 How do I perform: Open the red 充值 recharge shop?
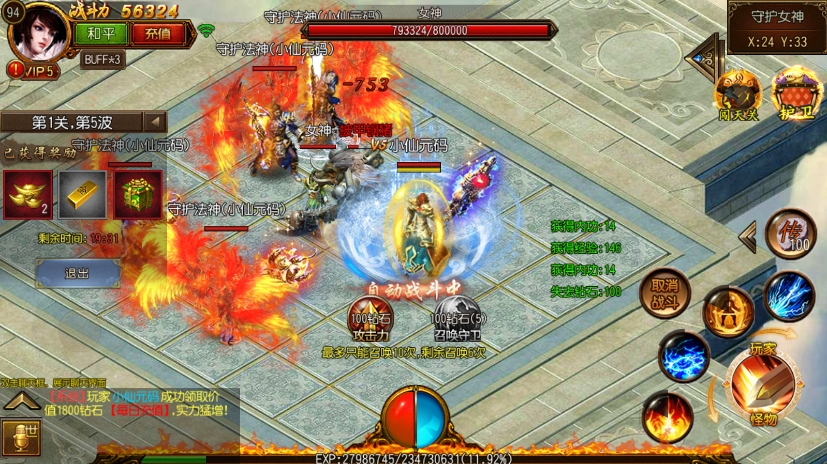tap(157, 33)
